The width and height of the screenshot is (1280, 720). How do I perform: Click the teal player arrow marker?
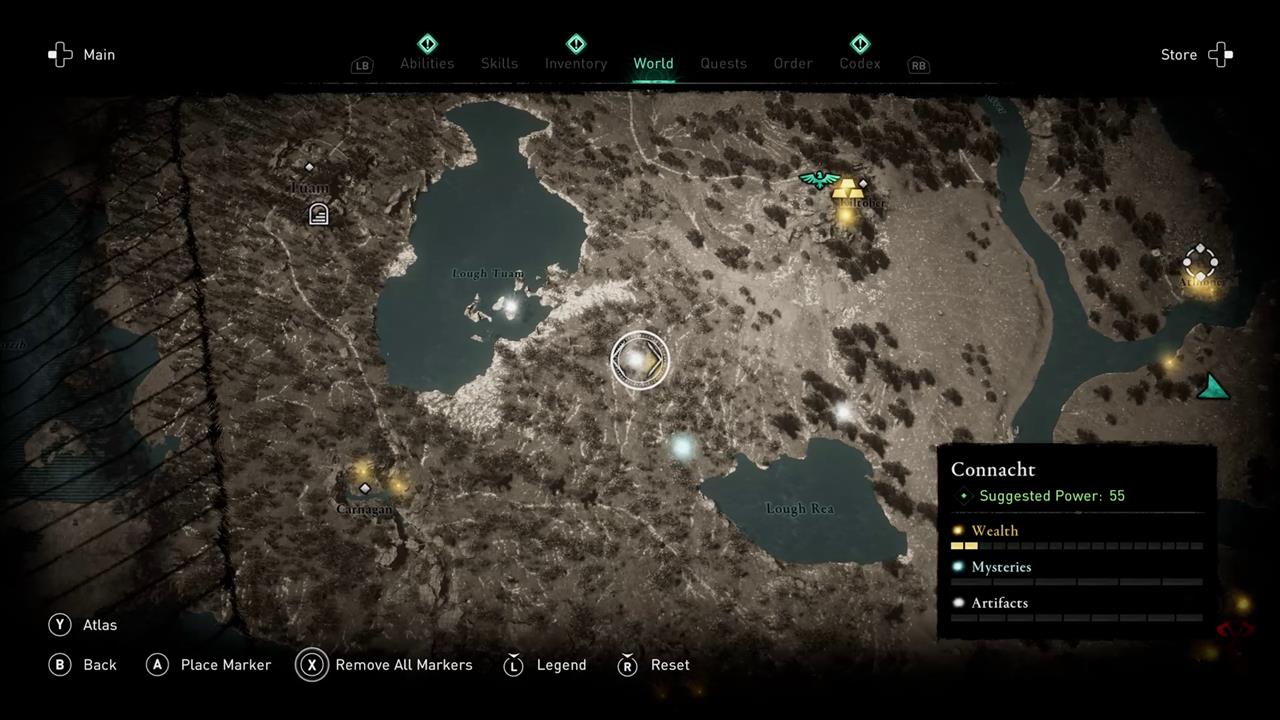tap(1214, 387)
